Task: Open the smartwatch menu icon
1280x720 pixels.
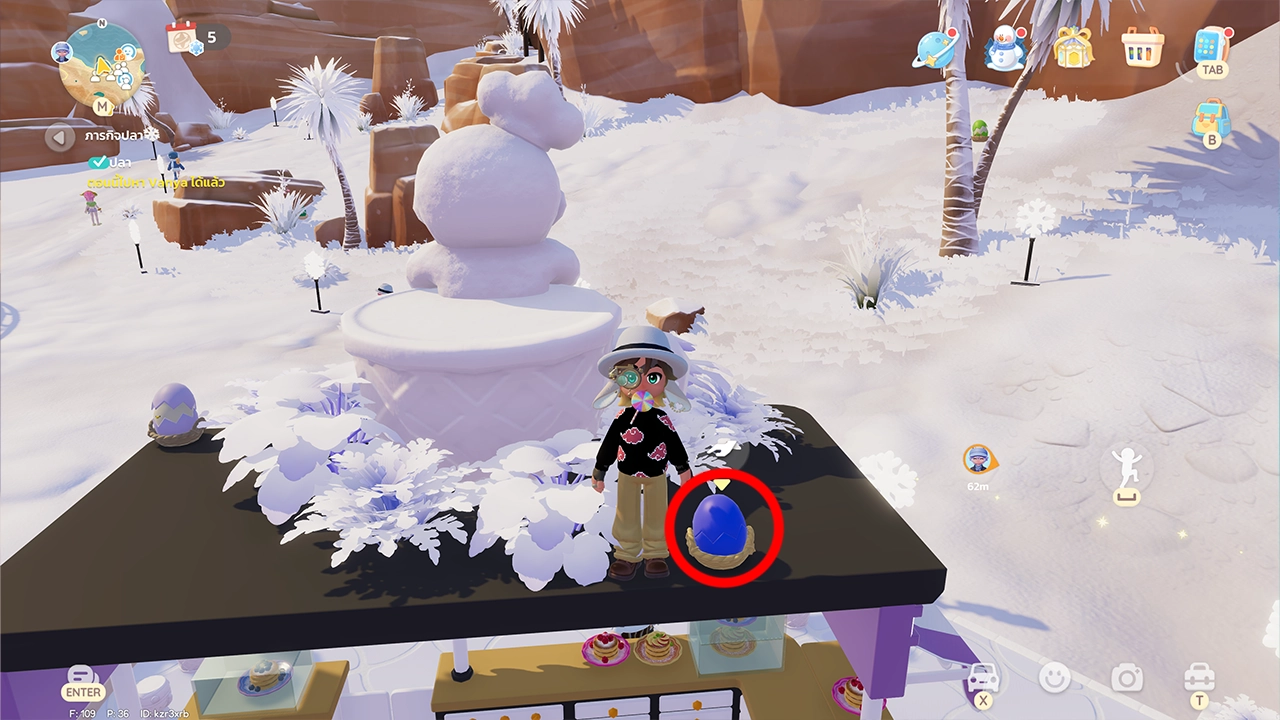Action: click(x=1211, y=46)
